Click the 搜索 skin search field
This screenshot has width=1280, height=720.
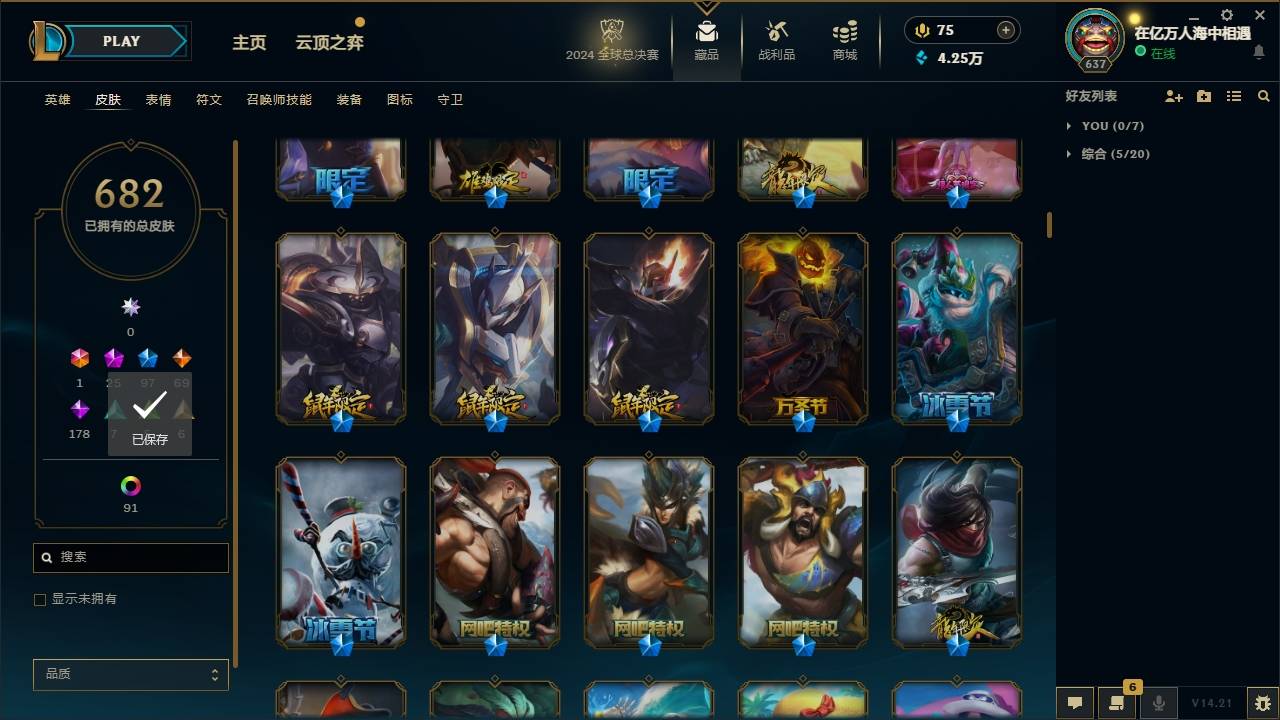click(130, 557)
